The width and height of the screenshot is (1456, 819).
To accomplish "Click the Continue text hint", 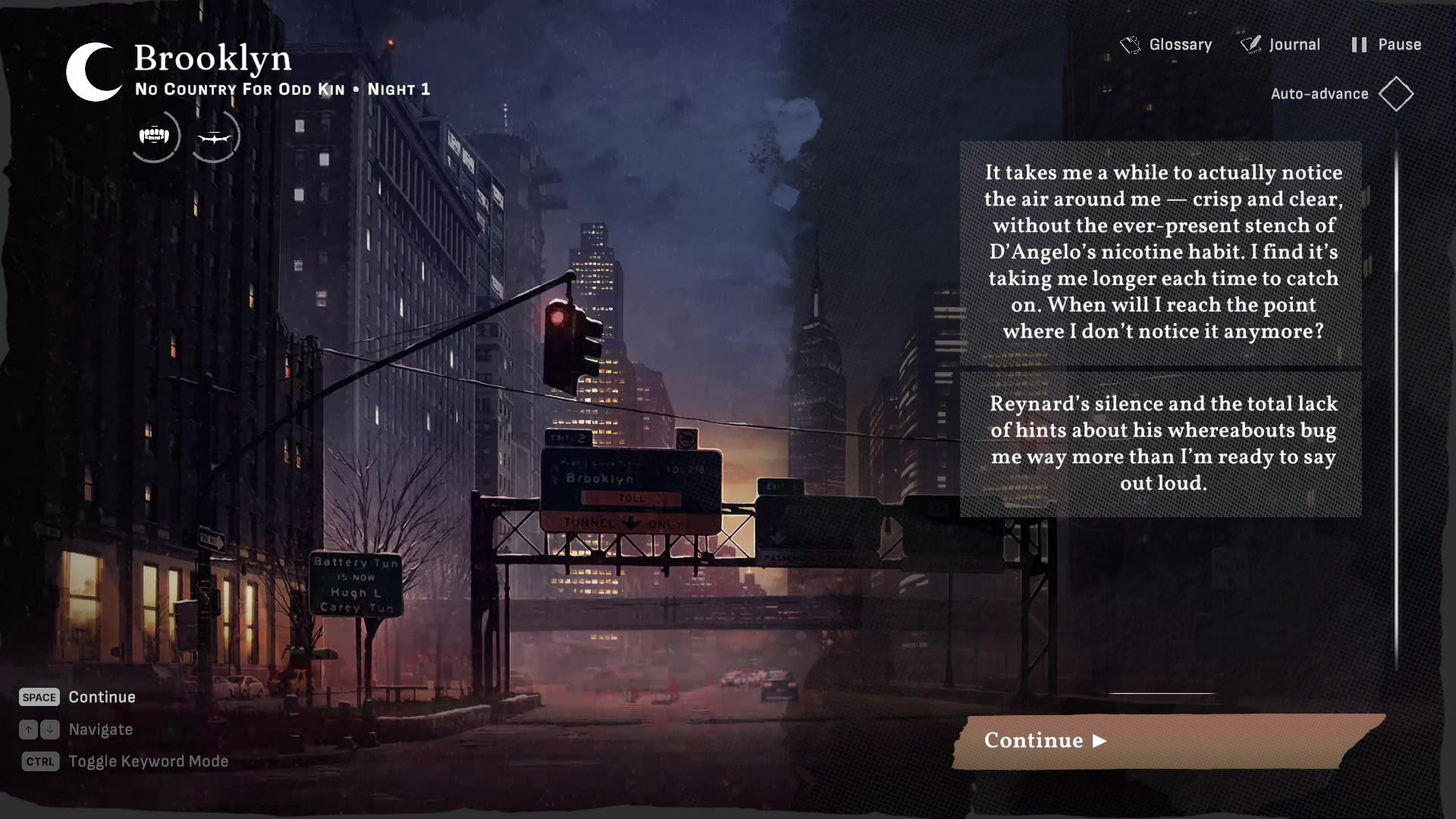I will (102, 697).
